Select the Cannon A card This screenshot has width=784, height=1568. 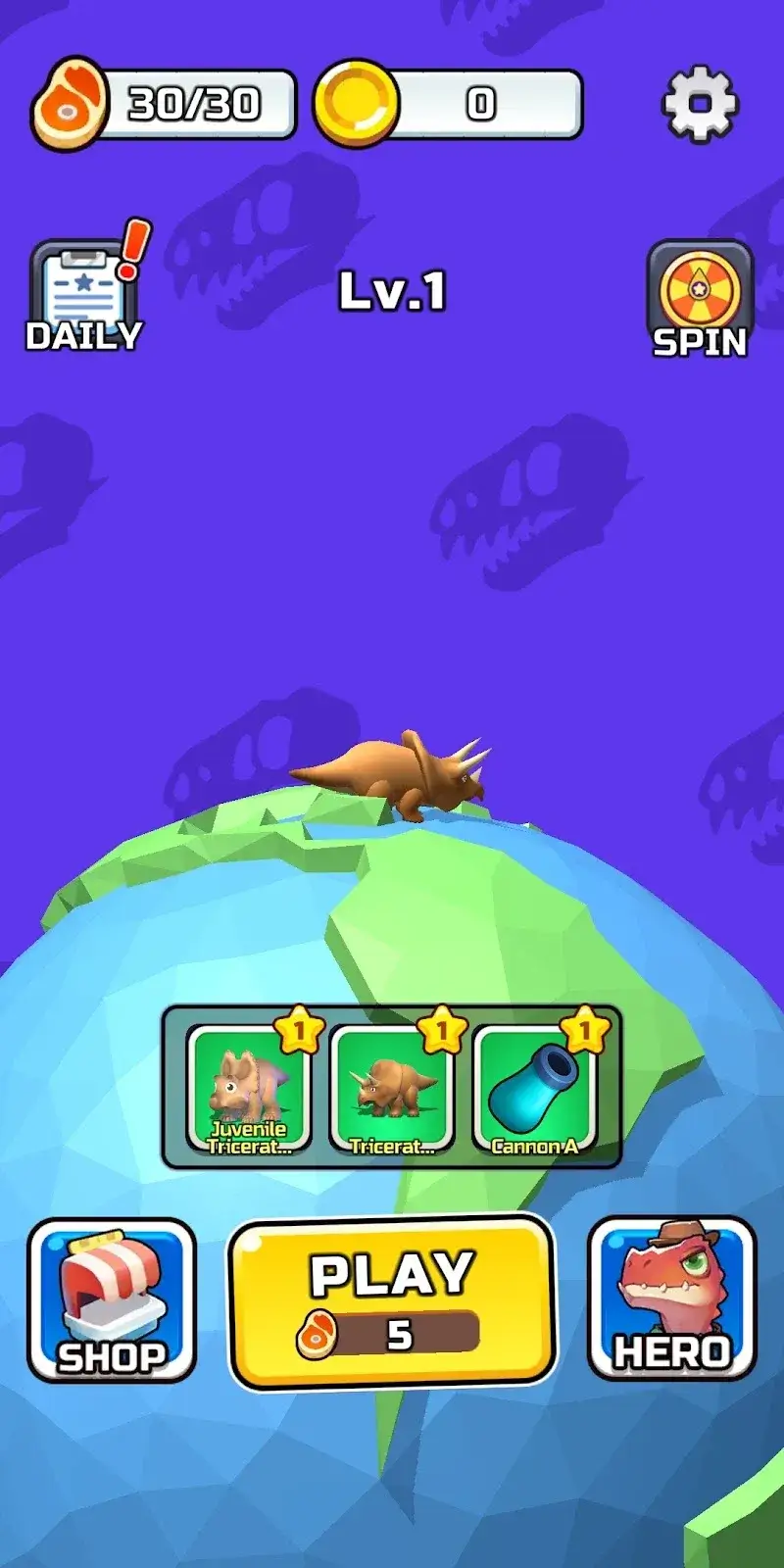click(534, 1089)
